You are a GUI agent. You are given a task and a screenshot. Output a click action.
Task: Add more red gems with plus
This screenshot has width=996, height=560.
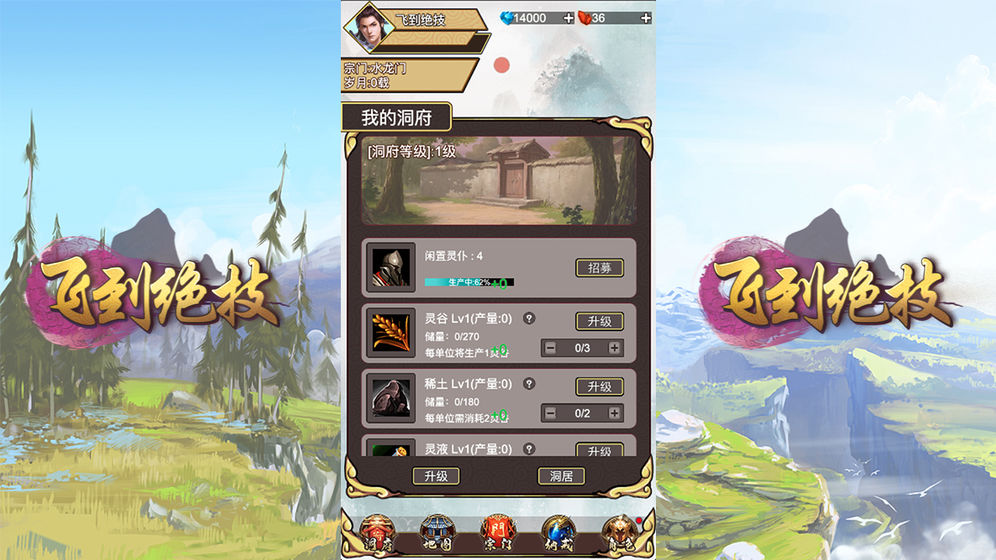645,18
